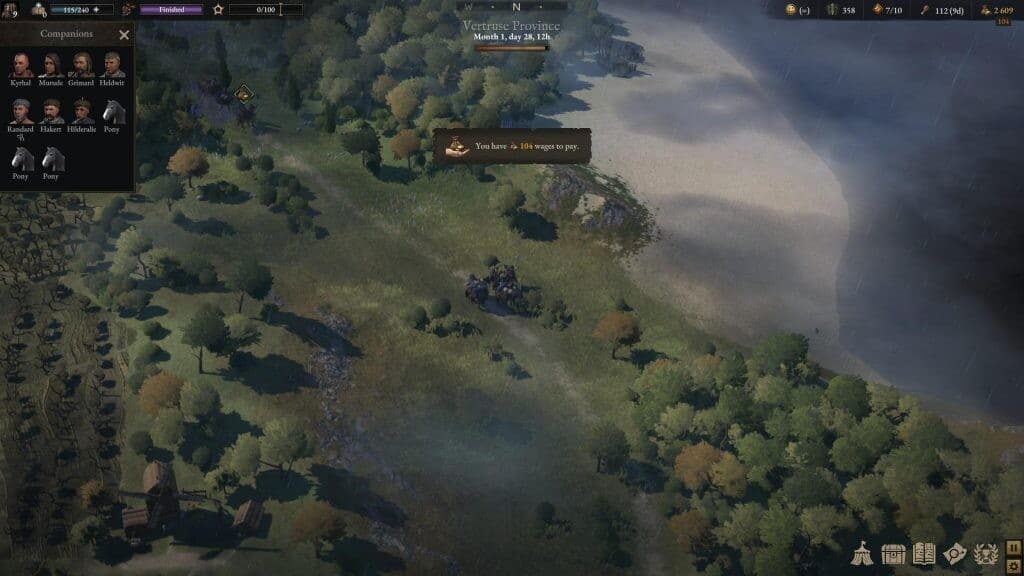Pick Heldwit's portrait in Companions
The height and width of the screenshot is (576, 1024).
pos(111,65)
